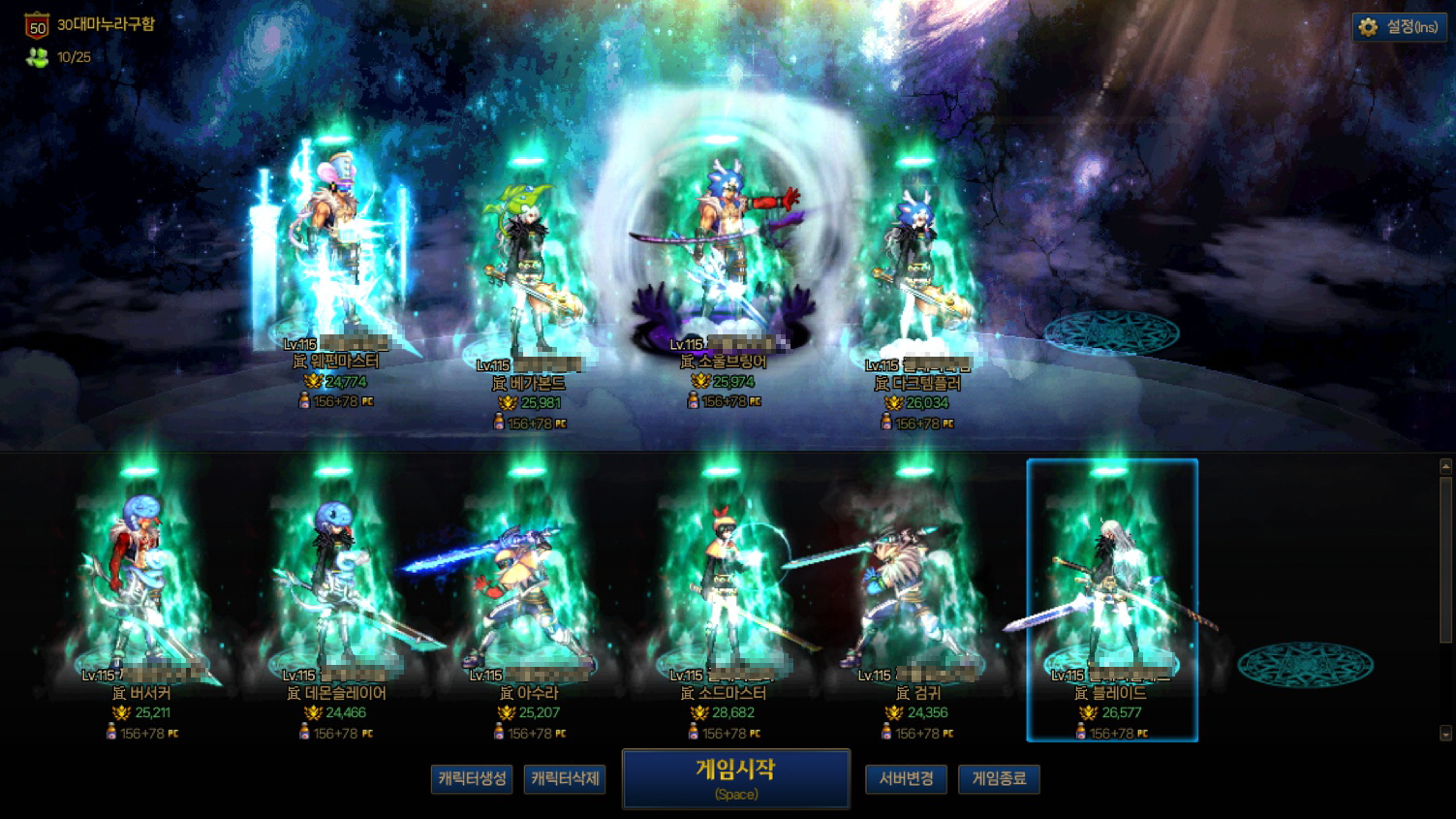Screen dimensions: 1456x819
Task: Open 캐릭터생성 to create a character
Action: [x=472, y=779]
